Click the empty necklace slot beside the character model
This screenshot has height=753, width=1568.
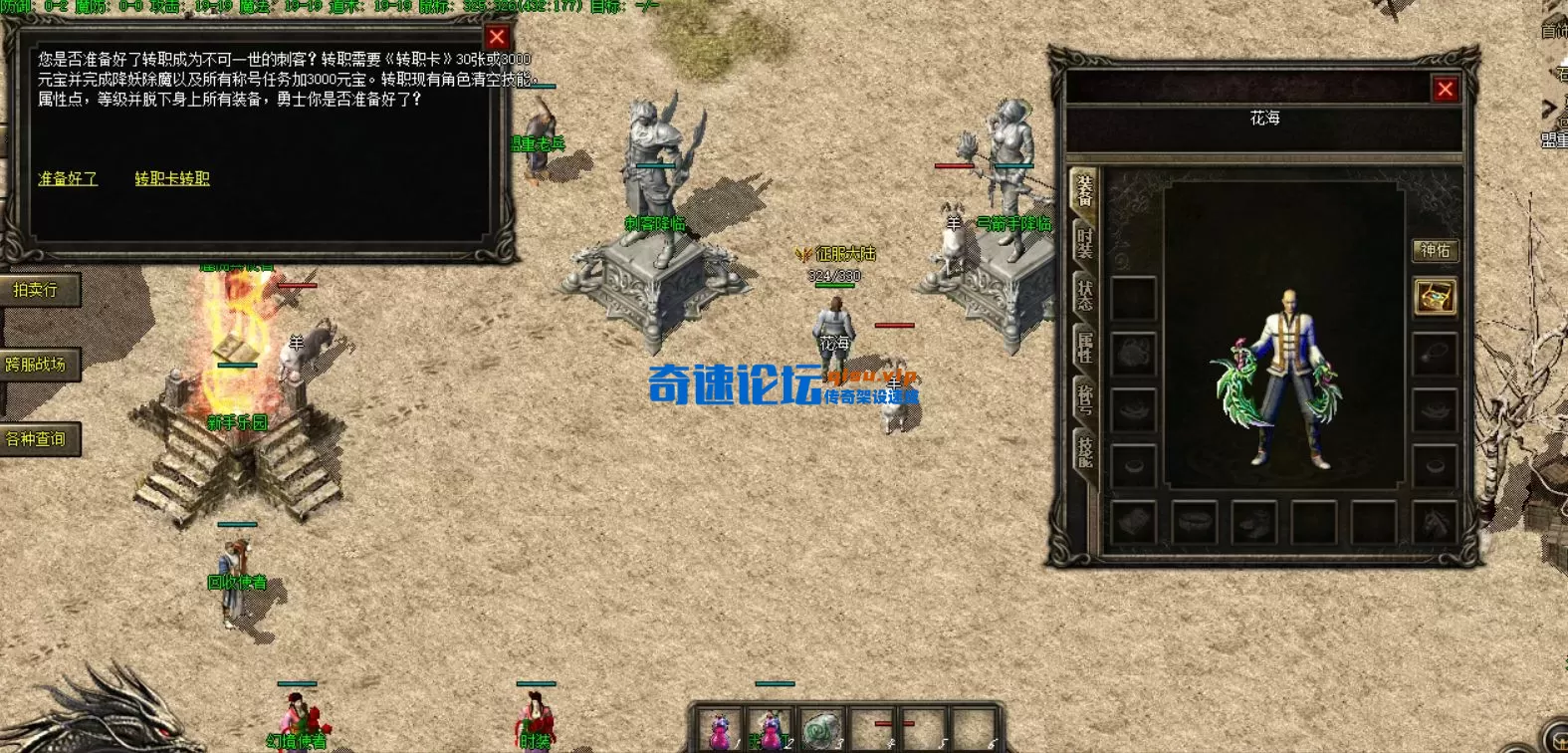[x=1434, y=353]
